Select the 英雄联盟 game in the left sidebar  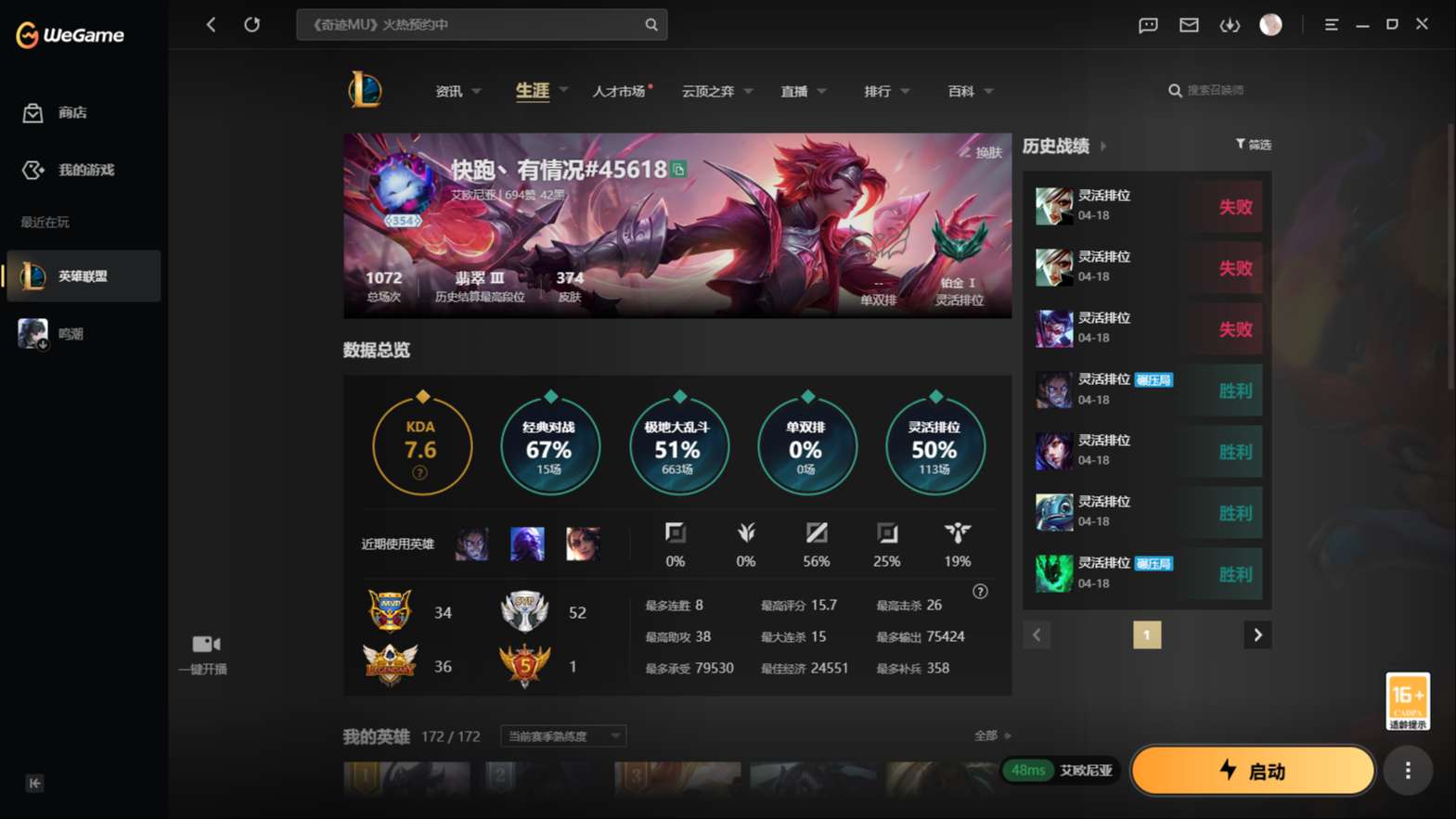click(84, 275)
